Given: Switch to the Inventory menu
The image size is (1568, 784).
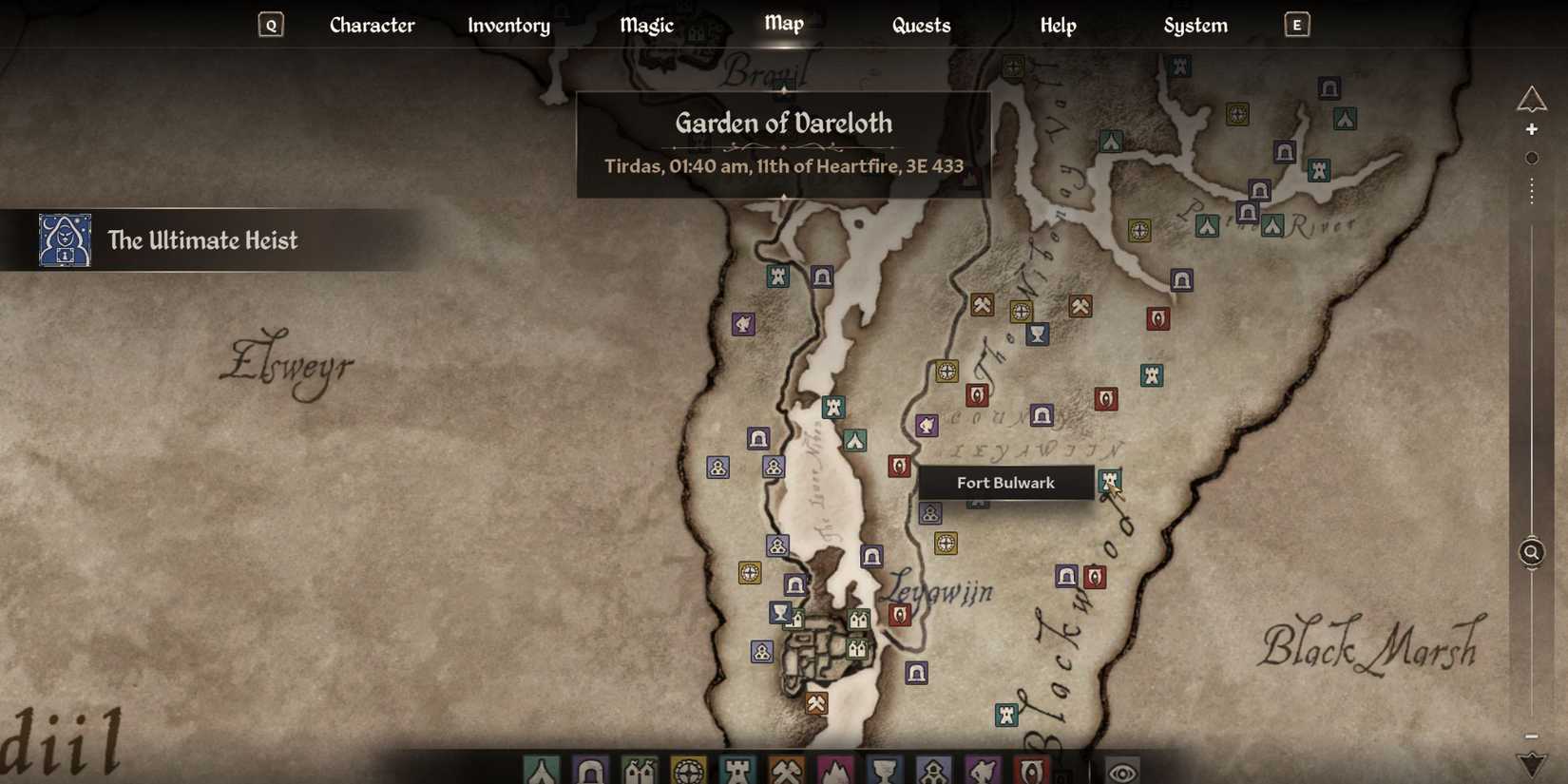Looking at the screenshot, I should (x=508, y=25).
